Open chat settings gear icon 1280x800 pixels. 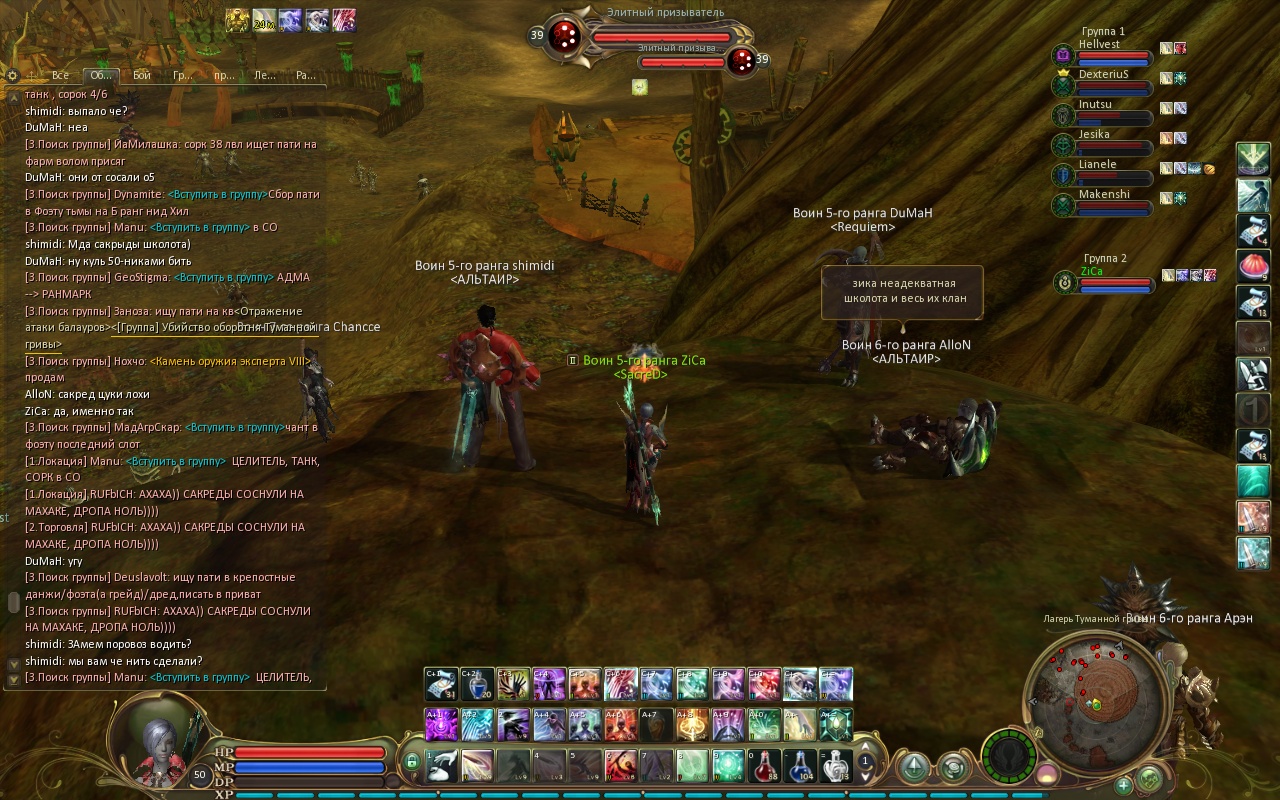(x=12, y=75)
